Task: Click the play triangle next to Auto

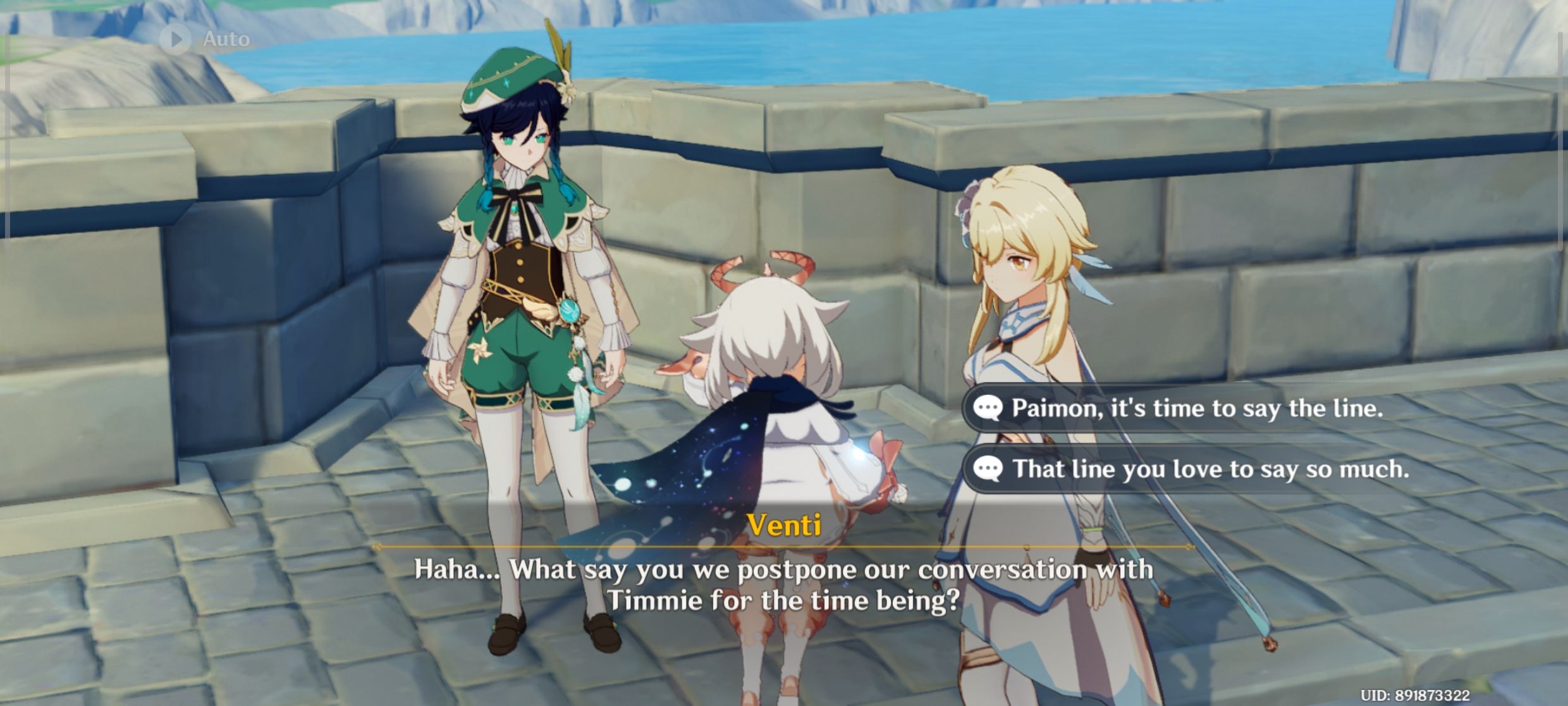Action: [176, 38]
